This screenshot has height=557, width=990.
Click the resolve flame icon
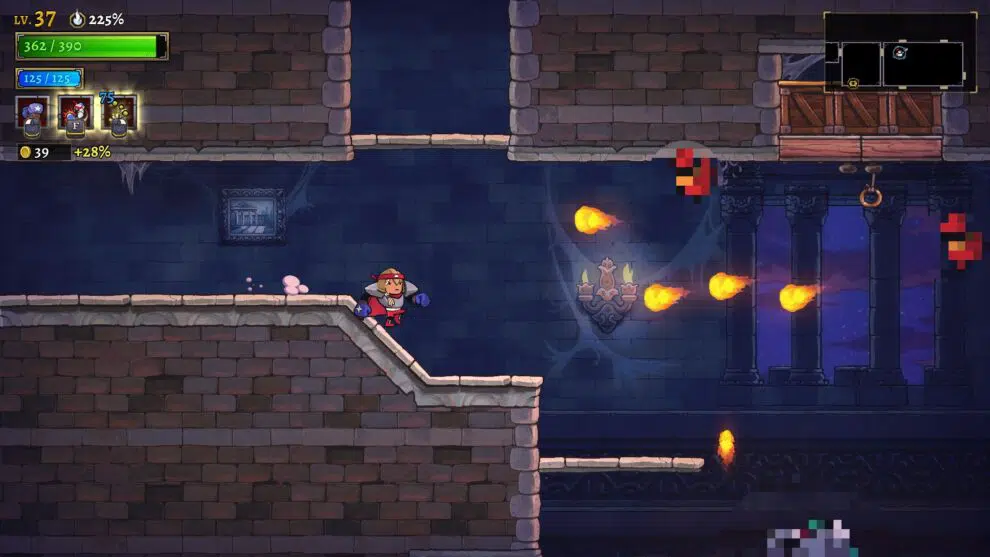point(78,19)
